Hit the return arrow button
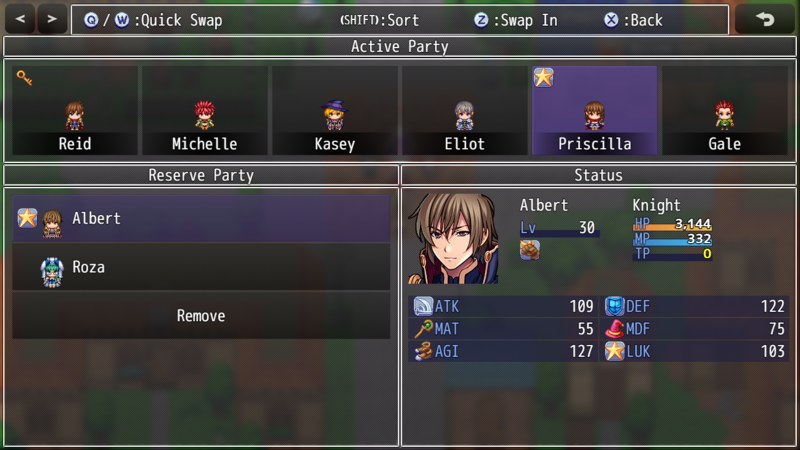 (765, 19)
